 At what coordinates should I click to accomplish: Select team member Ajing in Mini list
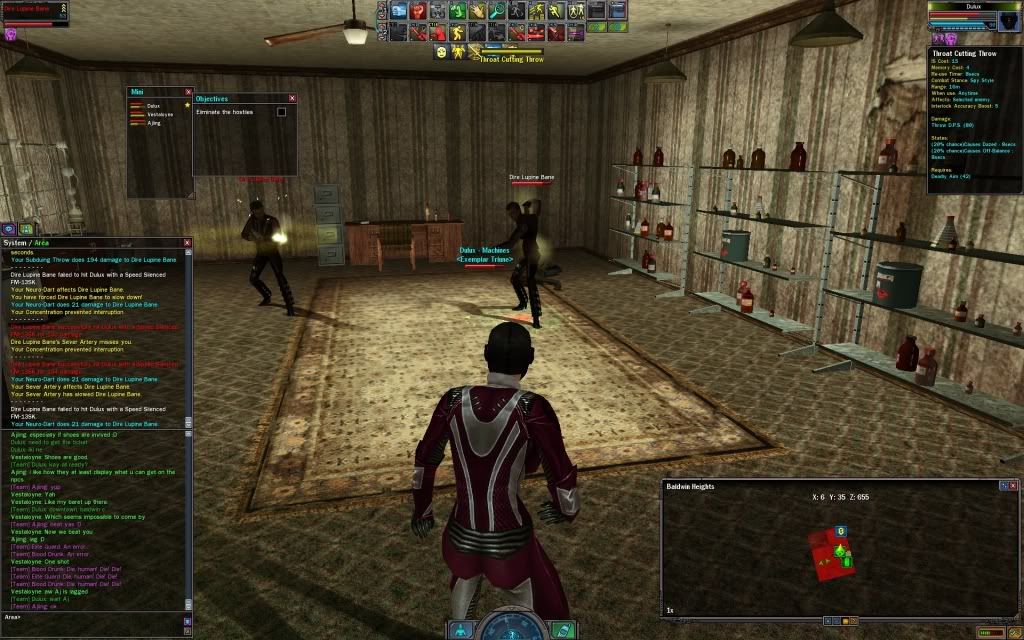[x=154, y=123]
